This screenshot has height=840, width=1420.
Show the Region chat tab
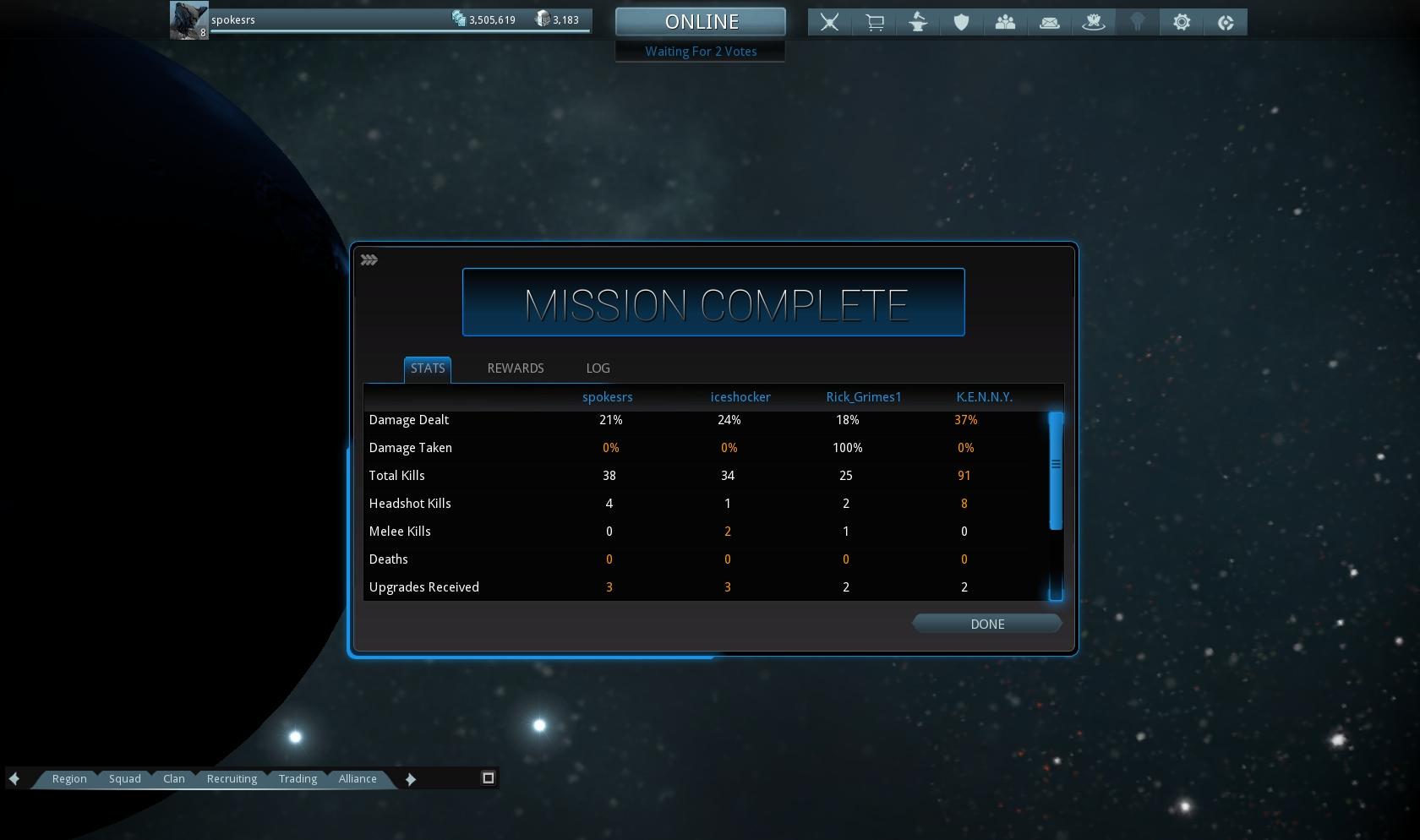69,779
